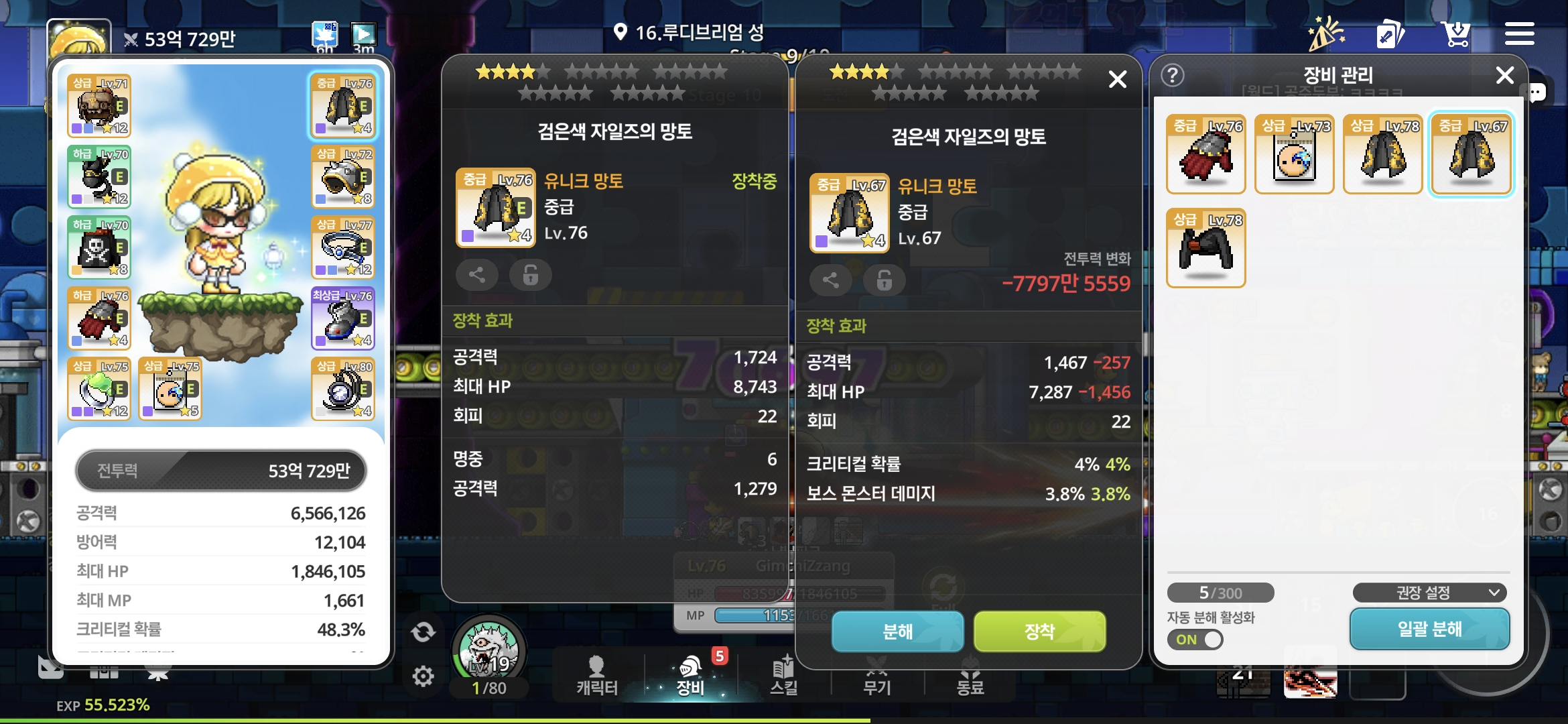Dismantle the item with the 분해 button

pyautogui.click(x=897, y=631)
